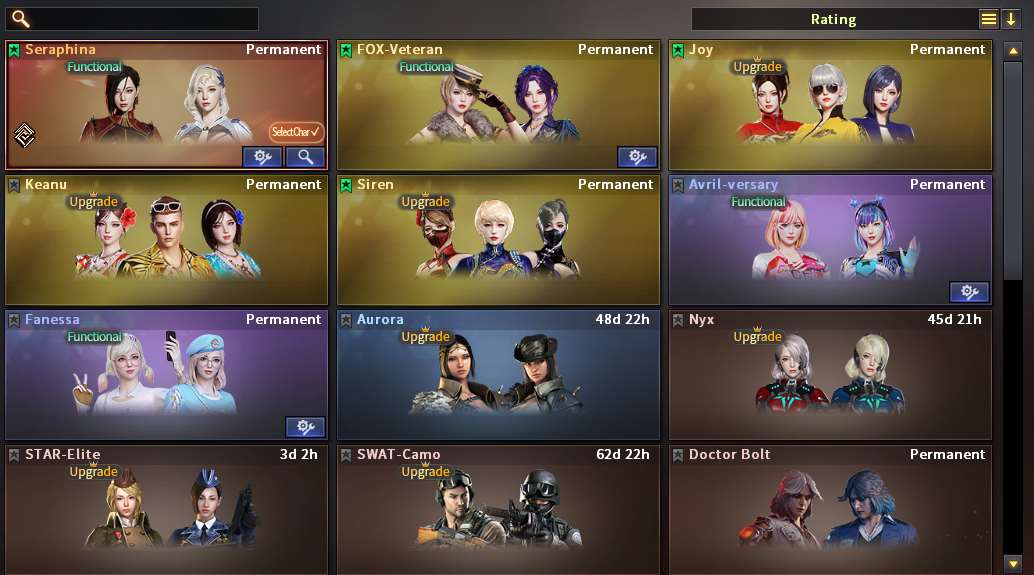This screenshot has height=575, width=1034.
Task: Open FOX-Veteran's gear settings button
Action: click(637, 157)
